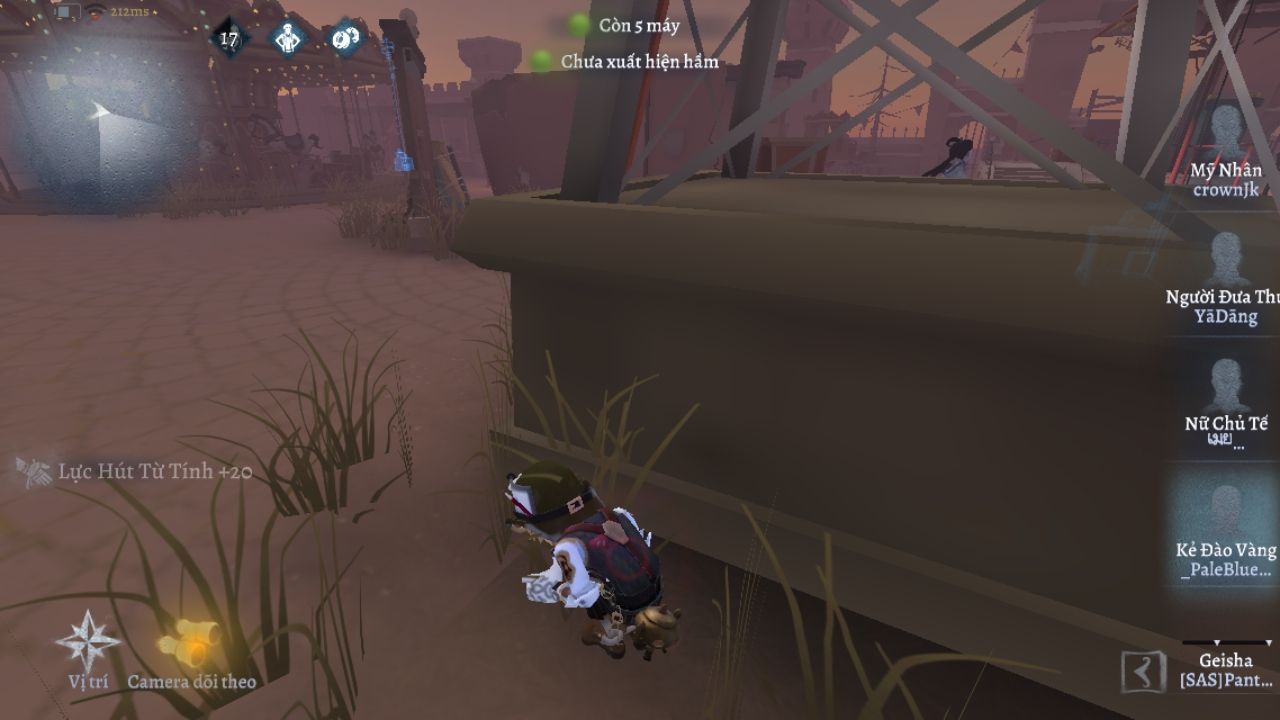Click the diamond icon with two rings
This screenshot has width=1280, height=720.
coord(346,38)
